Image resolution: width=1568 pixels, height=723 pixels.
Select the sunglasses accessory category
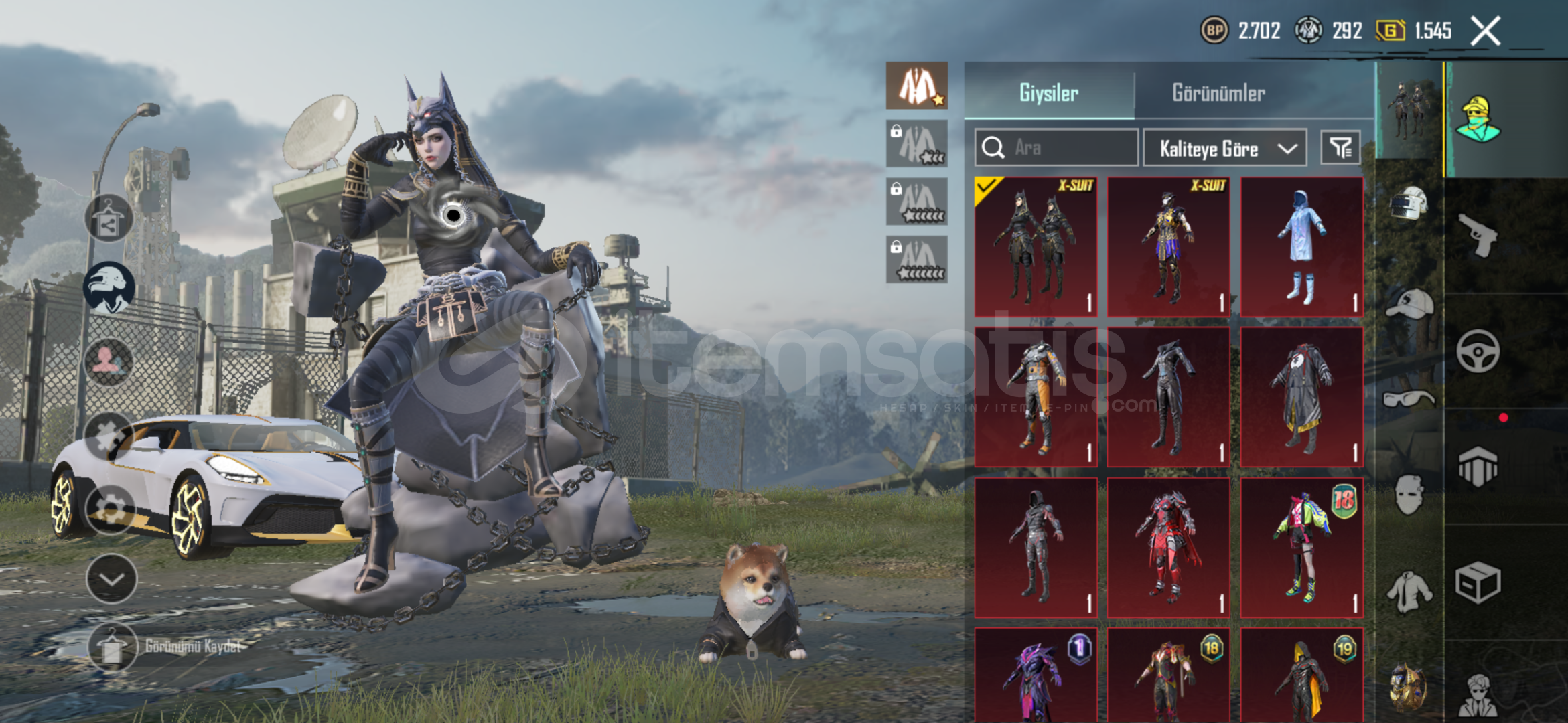coord(1409,399)
